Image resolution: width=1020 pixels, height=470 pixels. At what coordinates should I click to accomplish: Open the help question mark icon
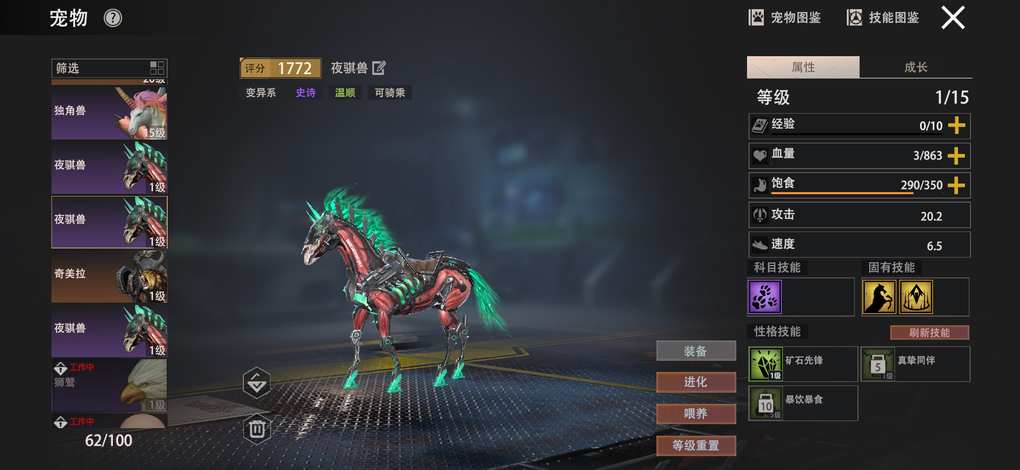113,17
